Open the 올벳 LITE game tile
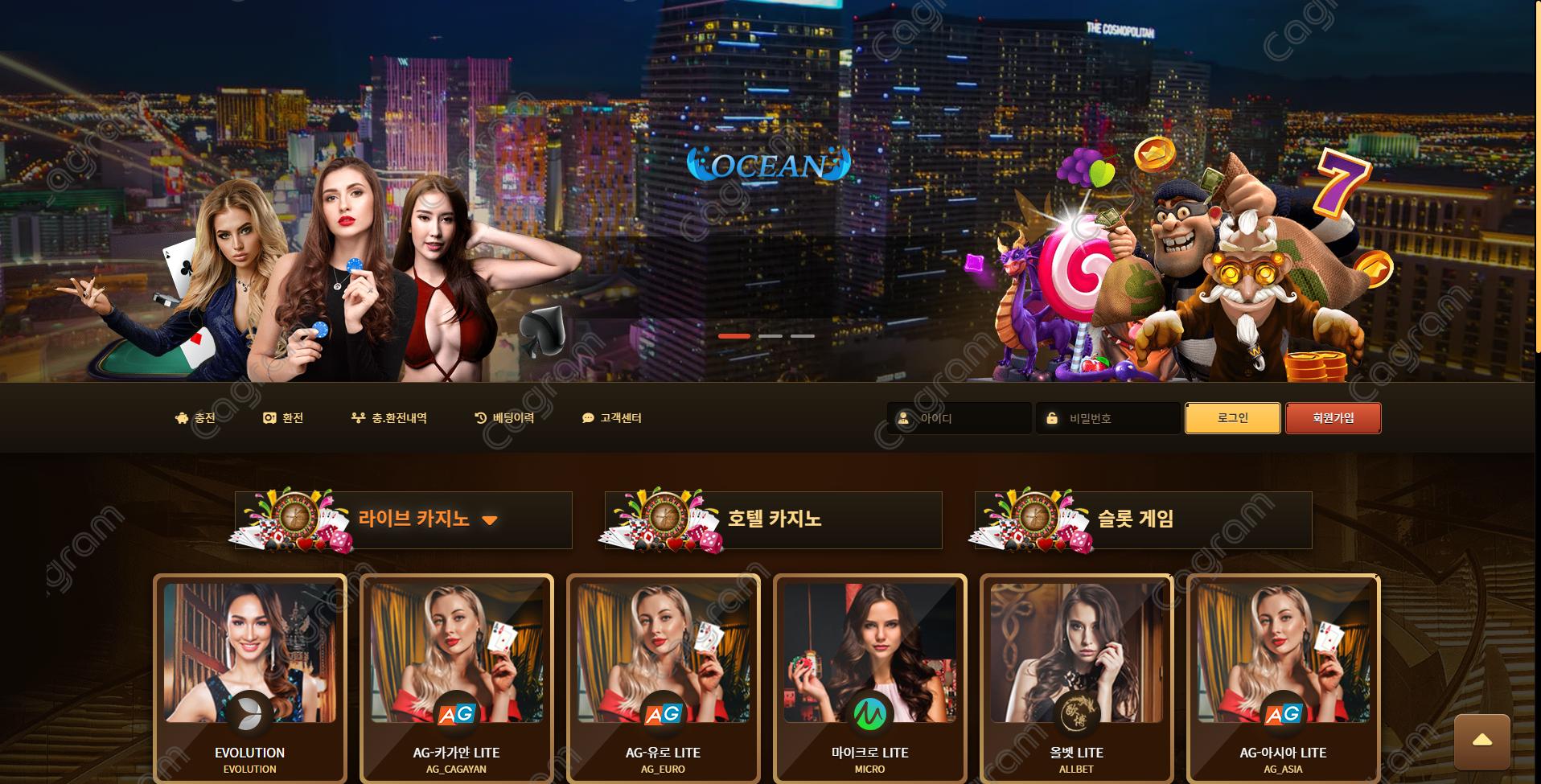The image size is (1541, 784). point(1076,677)
